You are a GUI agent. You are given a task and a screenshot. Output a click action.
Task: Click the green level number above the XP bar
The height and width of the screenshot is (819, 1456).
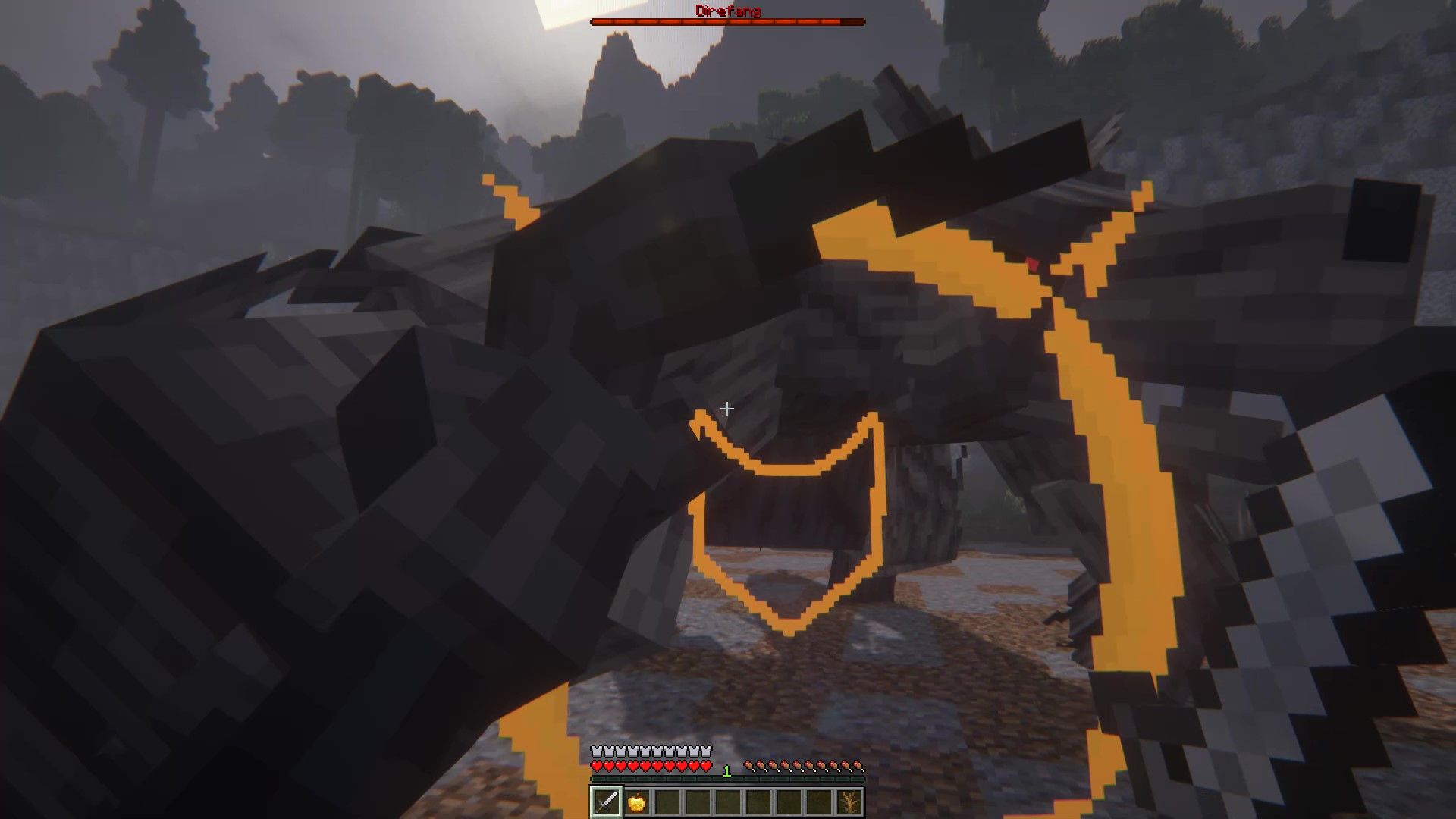click(x=726, y=770)
